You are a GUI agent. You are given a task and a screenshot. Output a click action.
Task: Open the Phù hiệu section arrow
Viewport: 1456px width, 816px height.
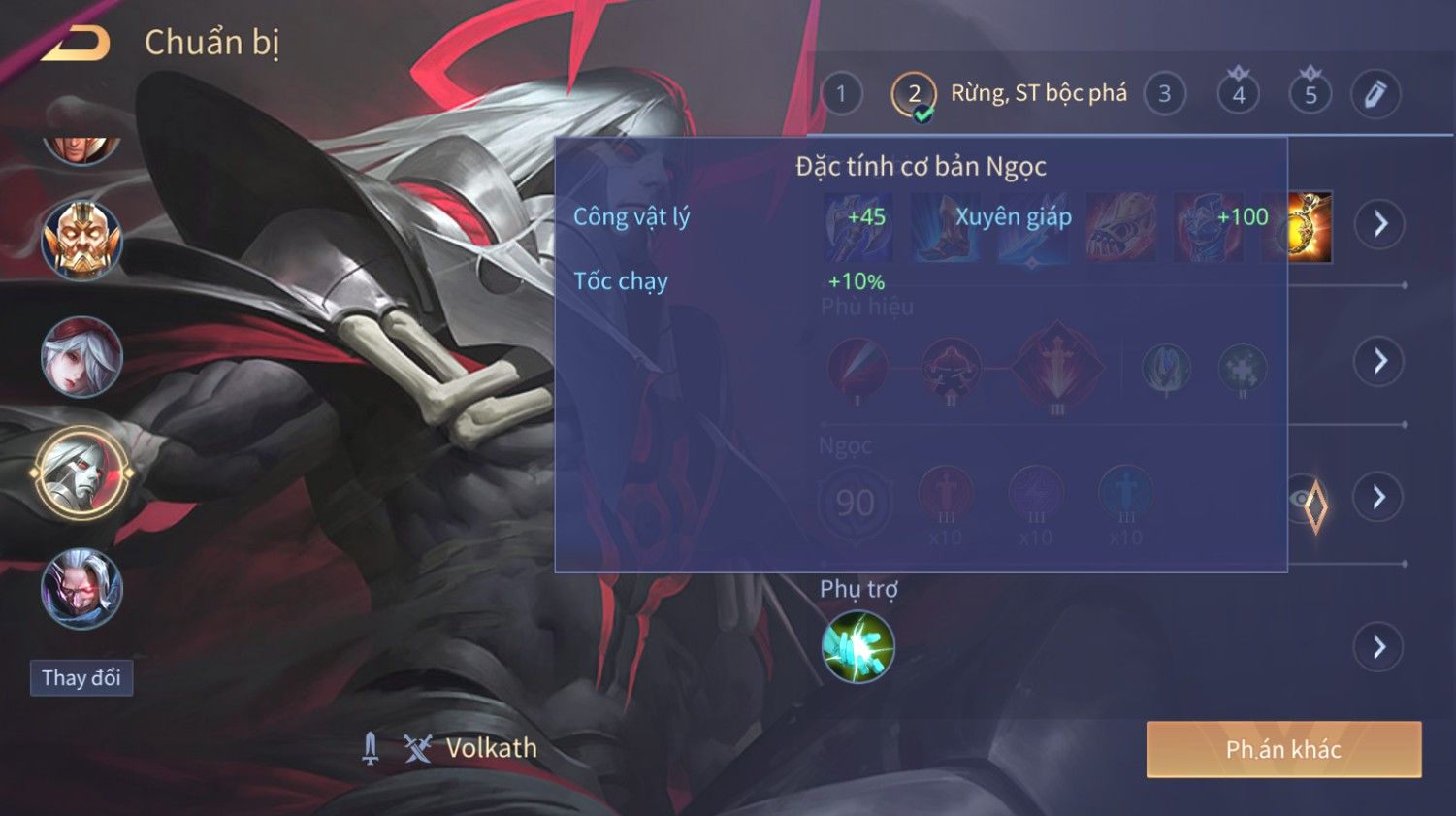click(1379, 361)
